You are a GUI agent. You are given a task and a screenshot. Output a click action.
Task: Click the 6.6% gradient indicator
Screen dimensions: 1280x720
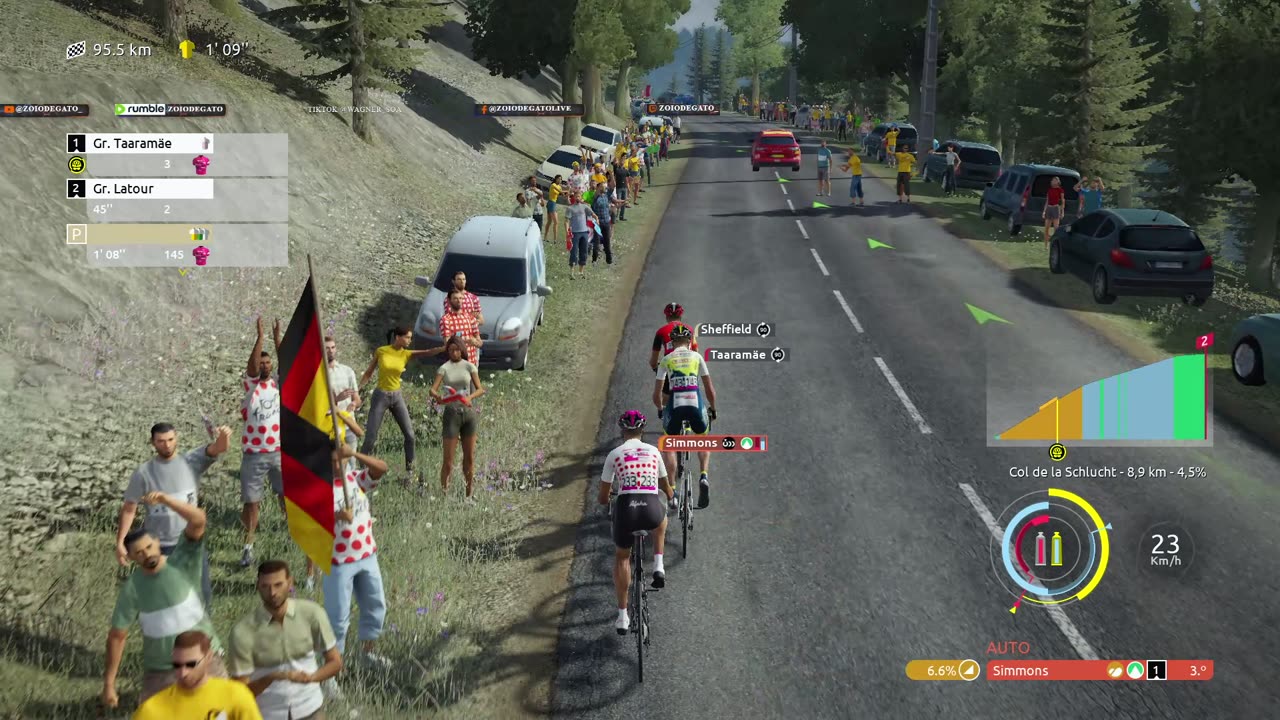pyautogui.click(x=942, y=671)
